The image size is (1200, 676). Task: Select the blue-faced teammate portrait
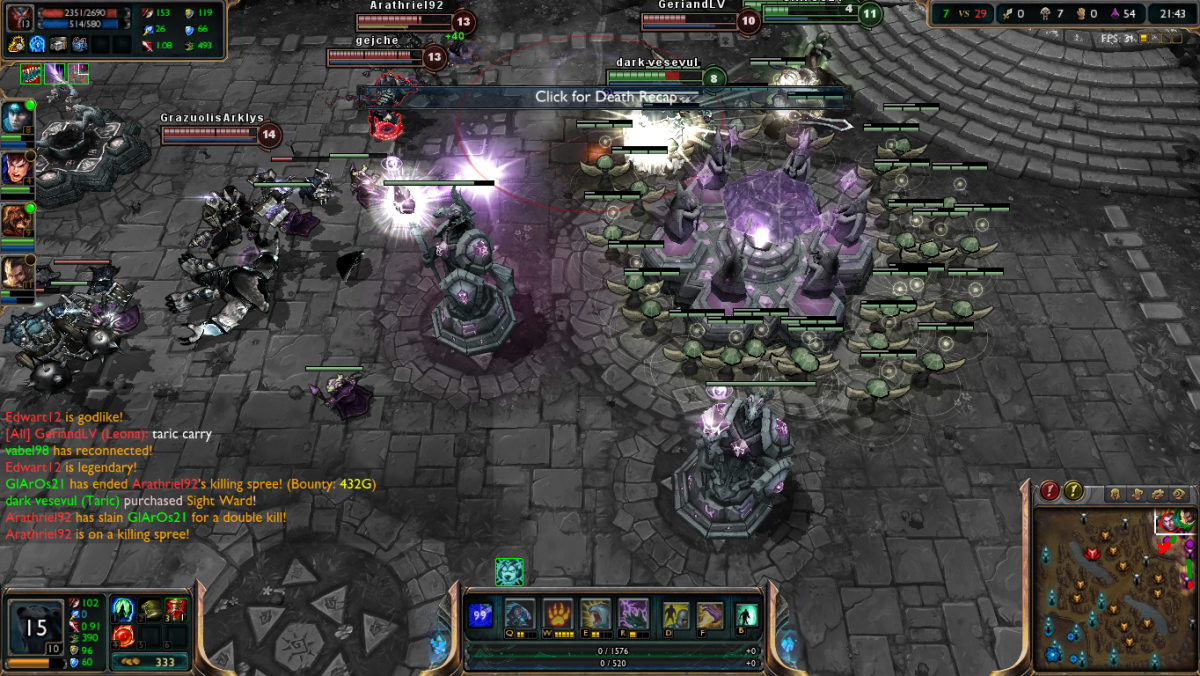[16, 118]
